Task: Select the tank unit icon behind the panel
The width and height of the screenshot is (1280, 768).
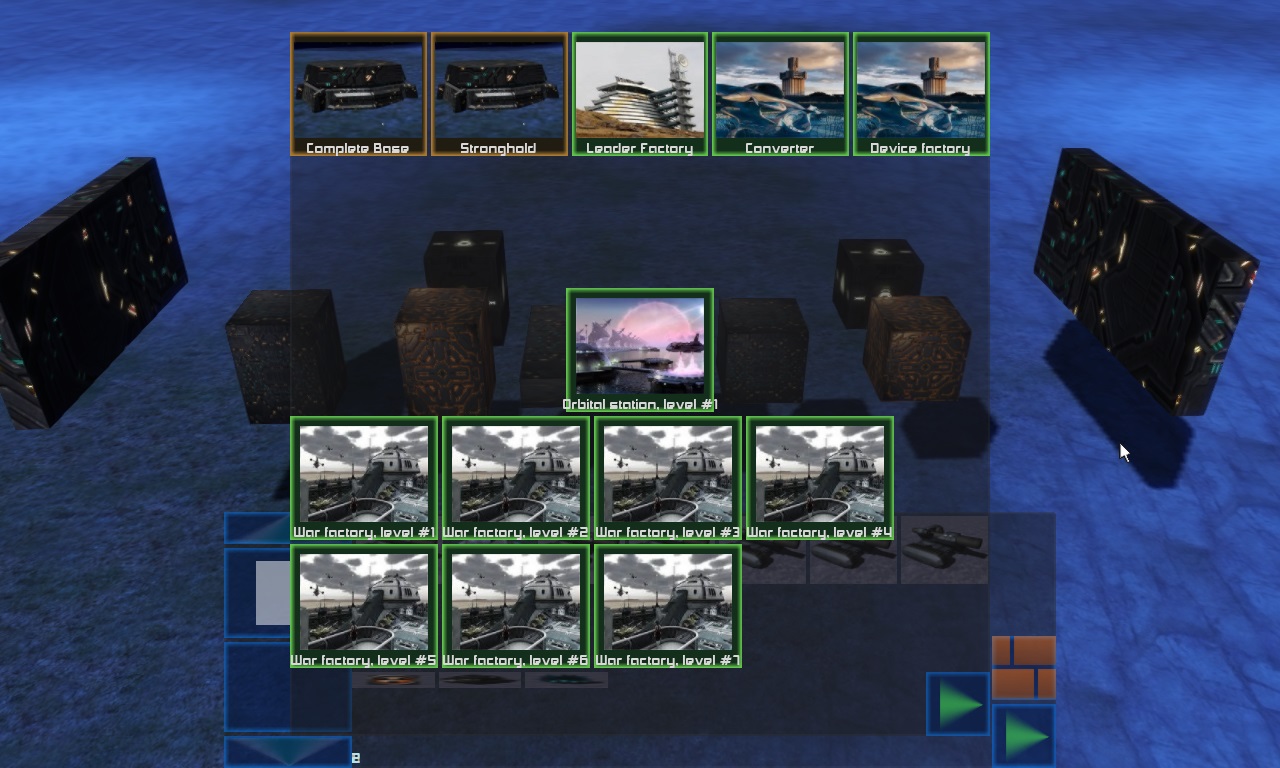Action: click(x=944, y=548)
